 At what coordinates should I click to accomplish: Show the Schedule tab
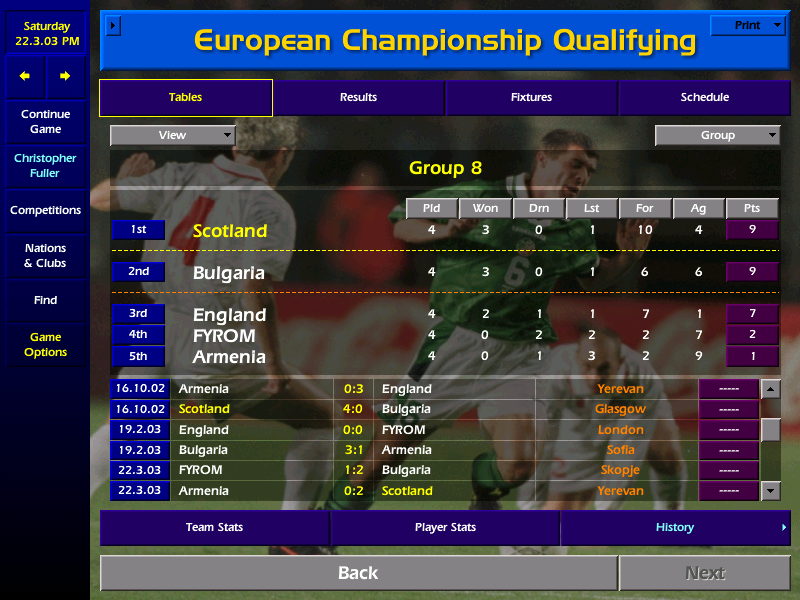(x=704, y=98)
